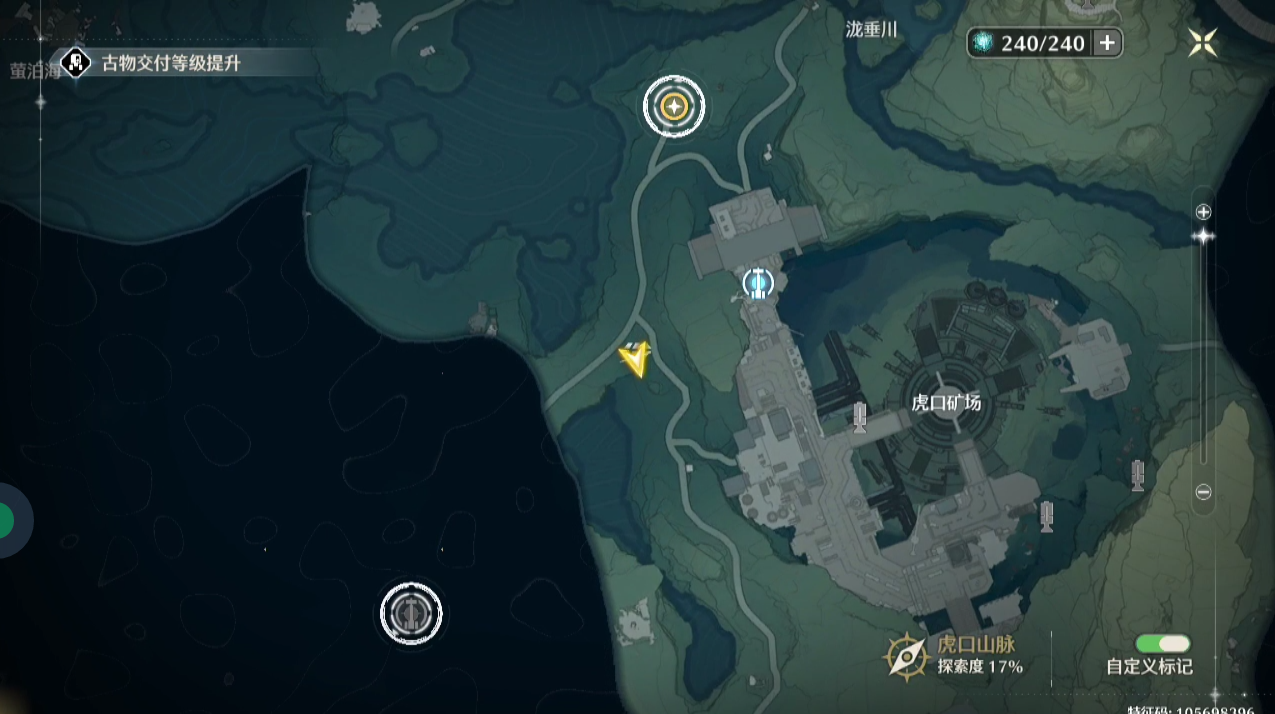Select the gold beacon map marker
The height and width of the screenshot is (714, 1275).
[x=674, y=105]
